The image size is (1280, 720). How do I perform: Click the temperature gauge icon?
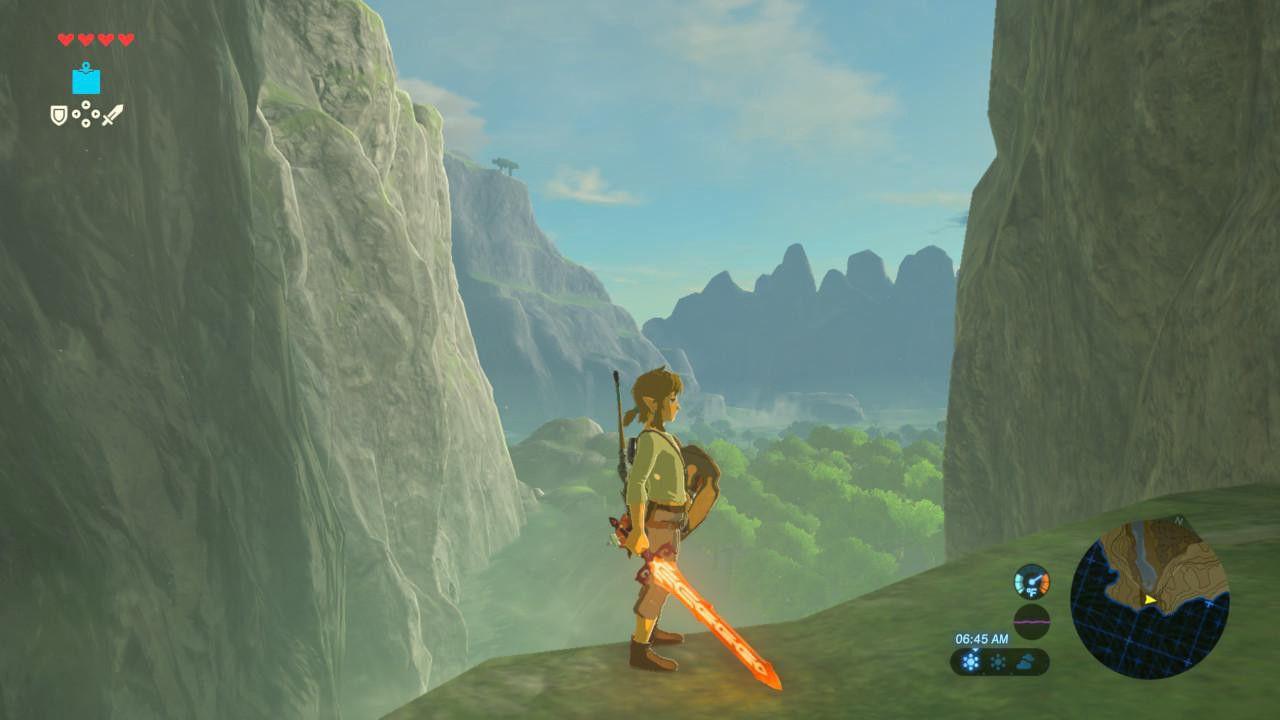pyautogui.click(x=1031, y=581)
